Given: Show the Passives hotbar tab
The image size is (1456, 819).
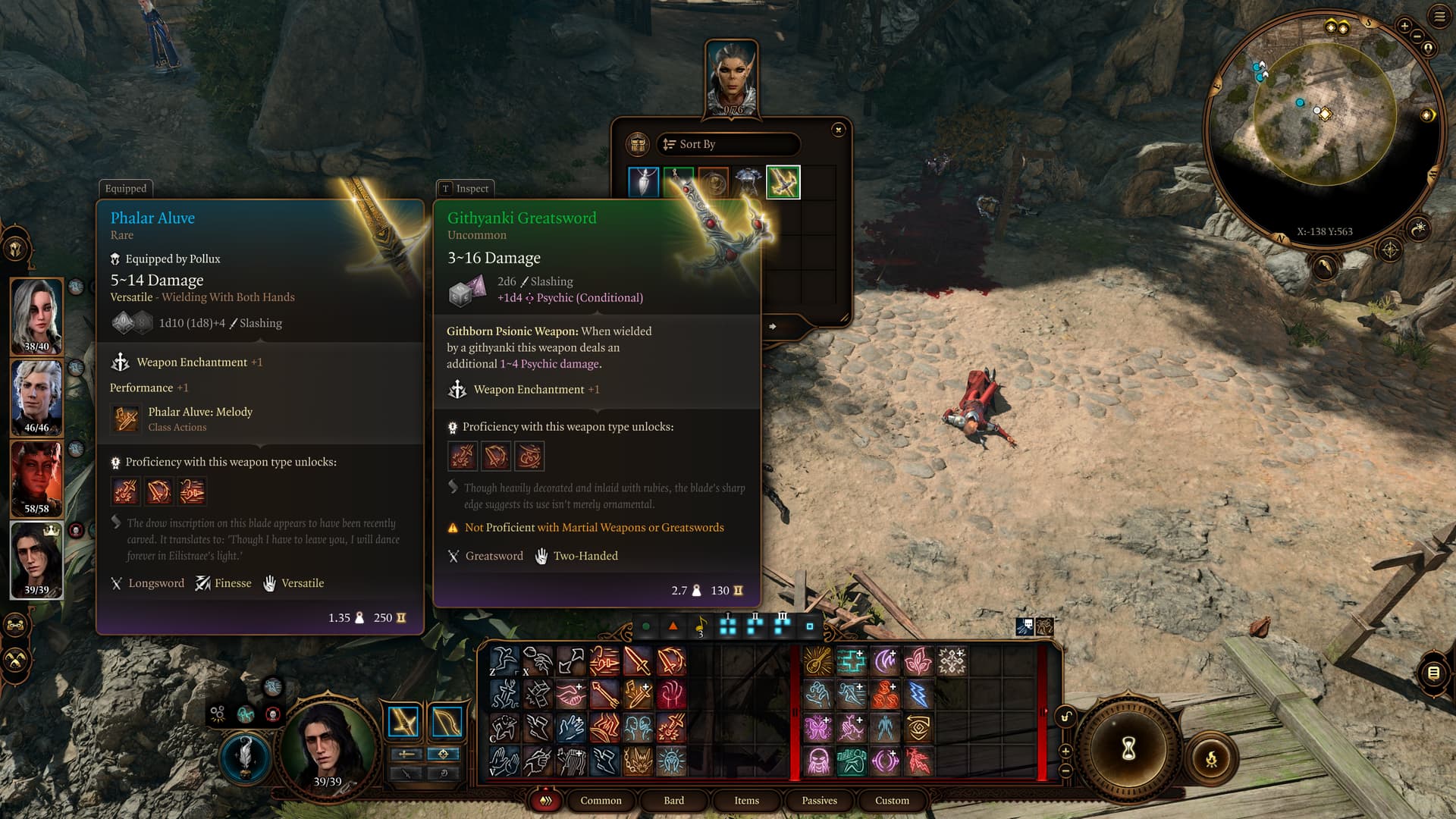Looking at the screenshot, I should click(x=819, y=800).
